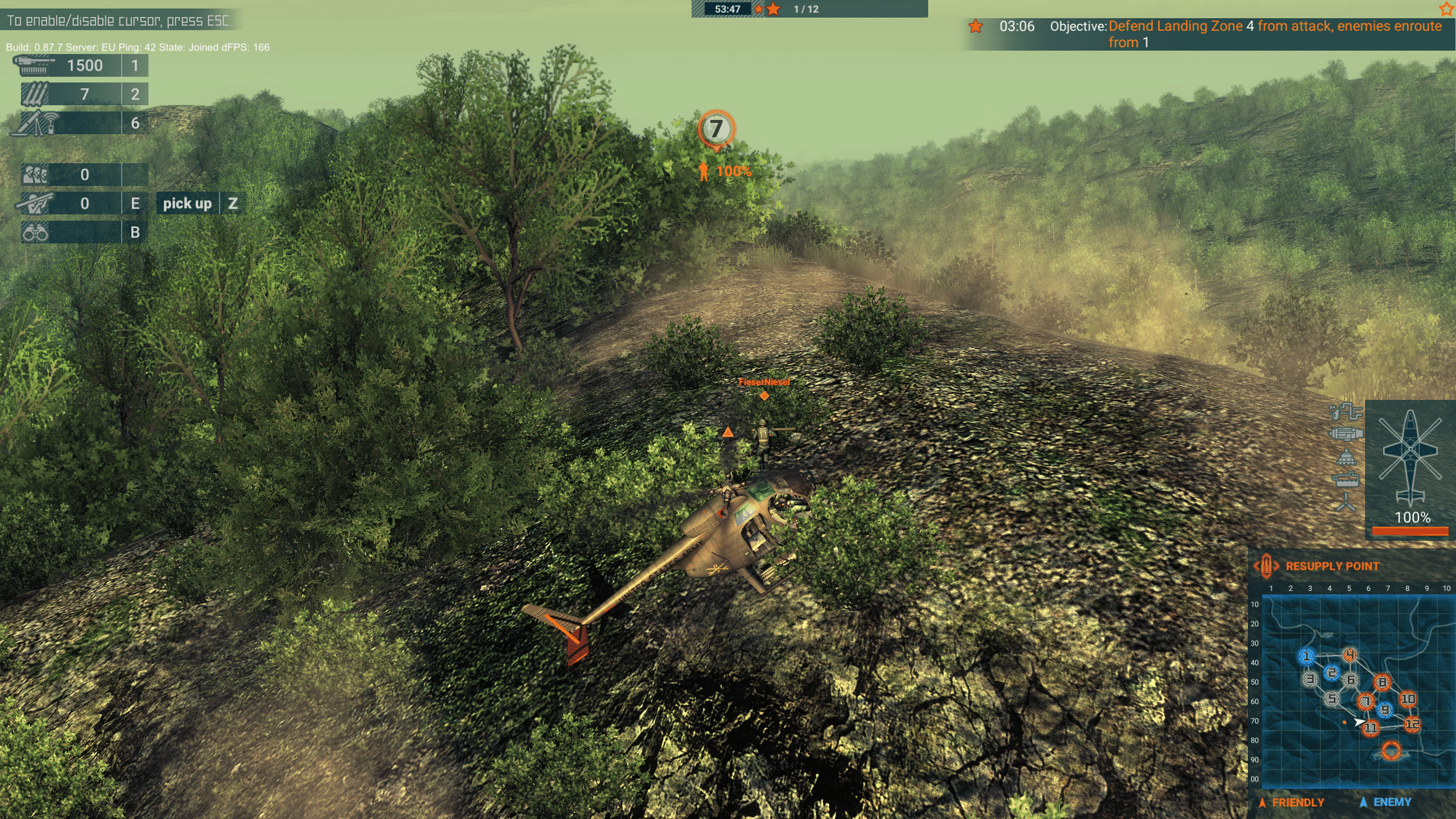This screenshot has height=819, width=1456.
Task: Click the orange resupply ring on minimap
Action: (1391, 750)
